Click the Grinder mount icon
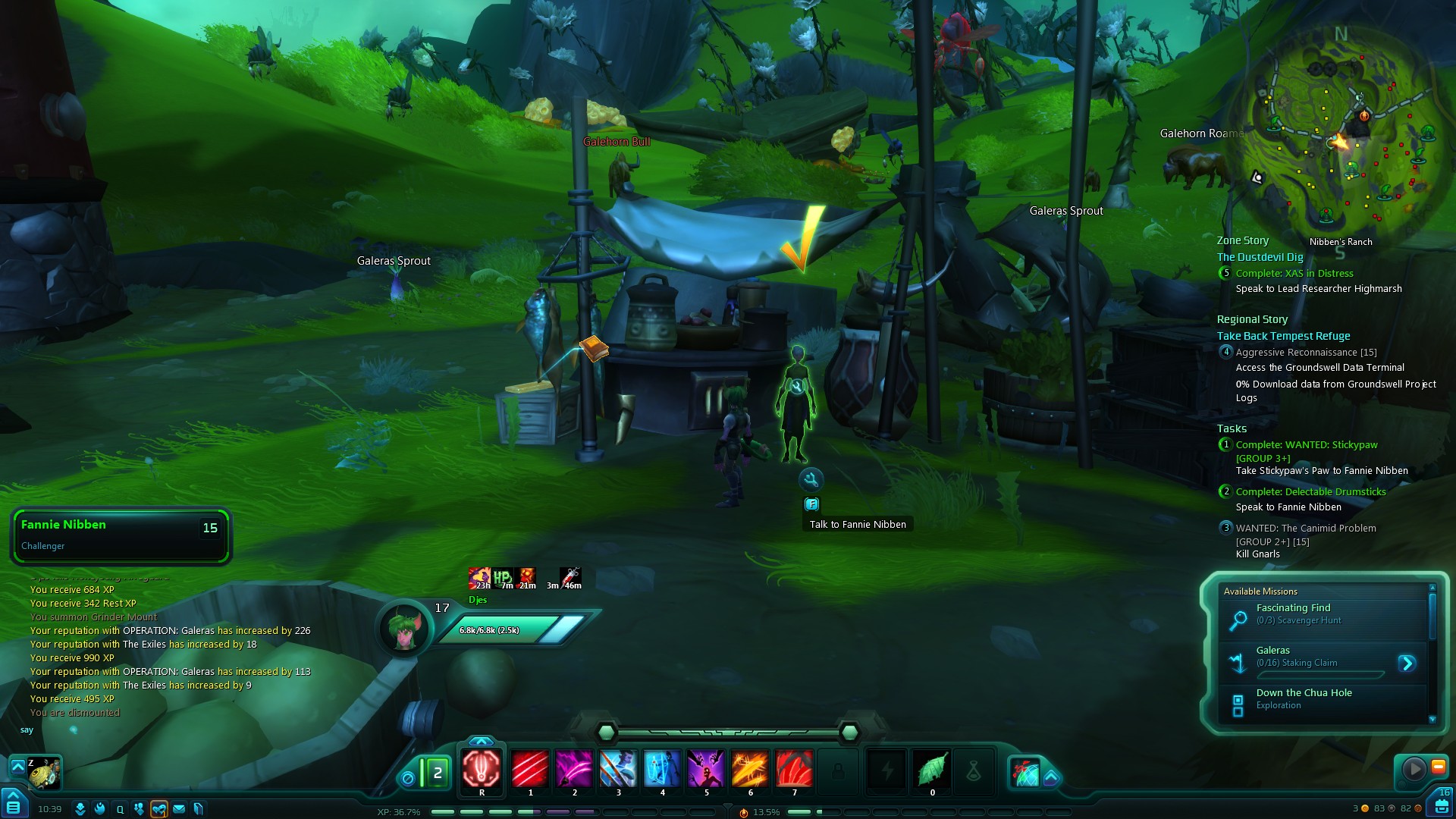 coord(44,773)
